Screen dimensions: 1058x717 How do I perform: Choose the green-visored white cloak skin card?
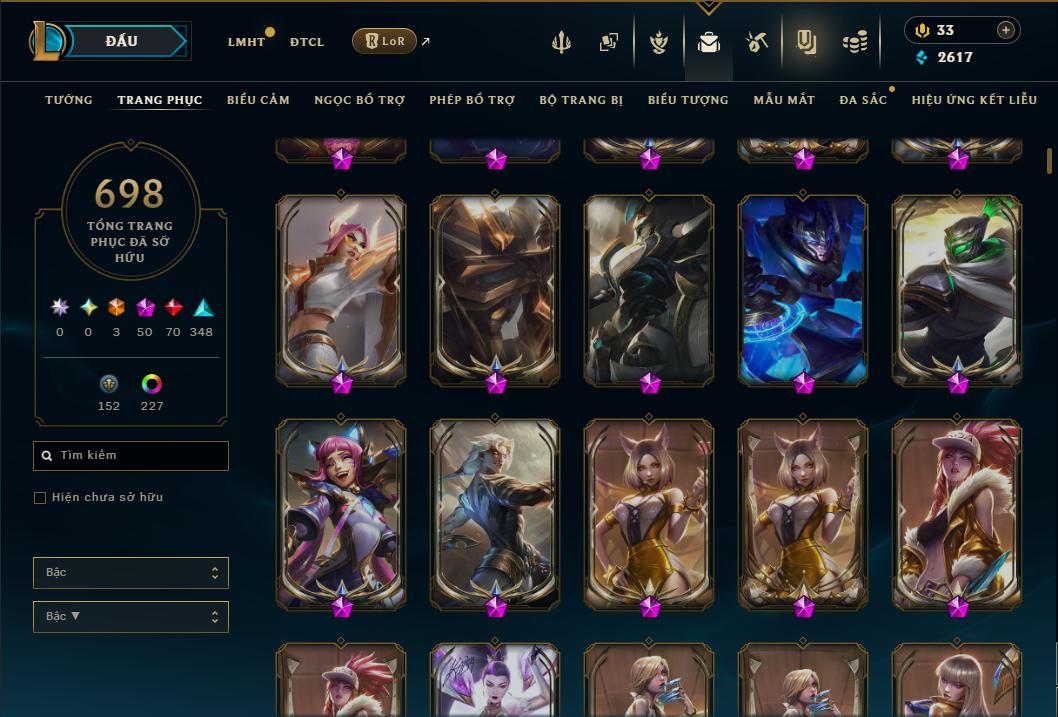(x=957, y=290)
